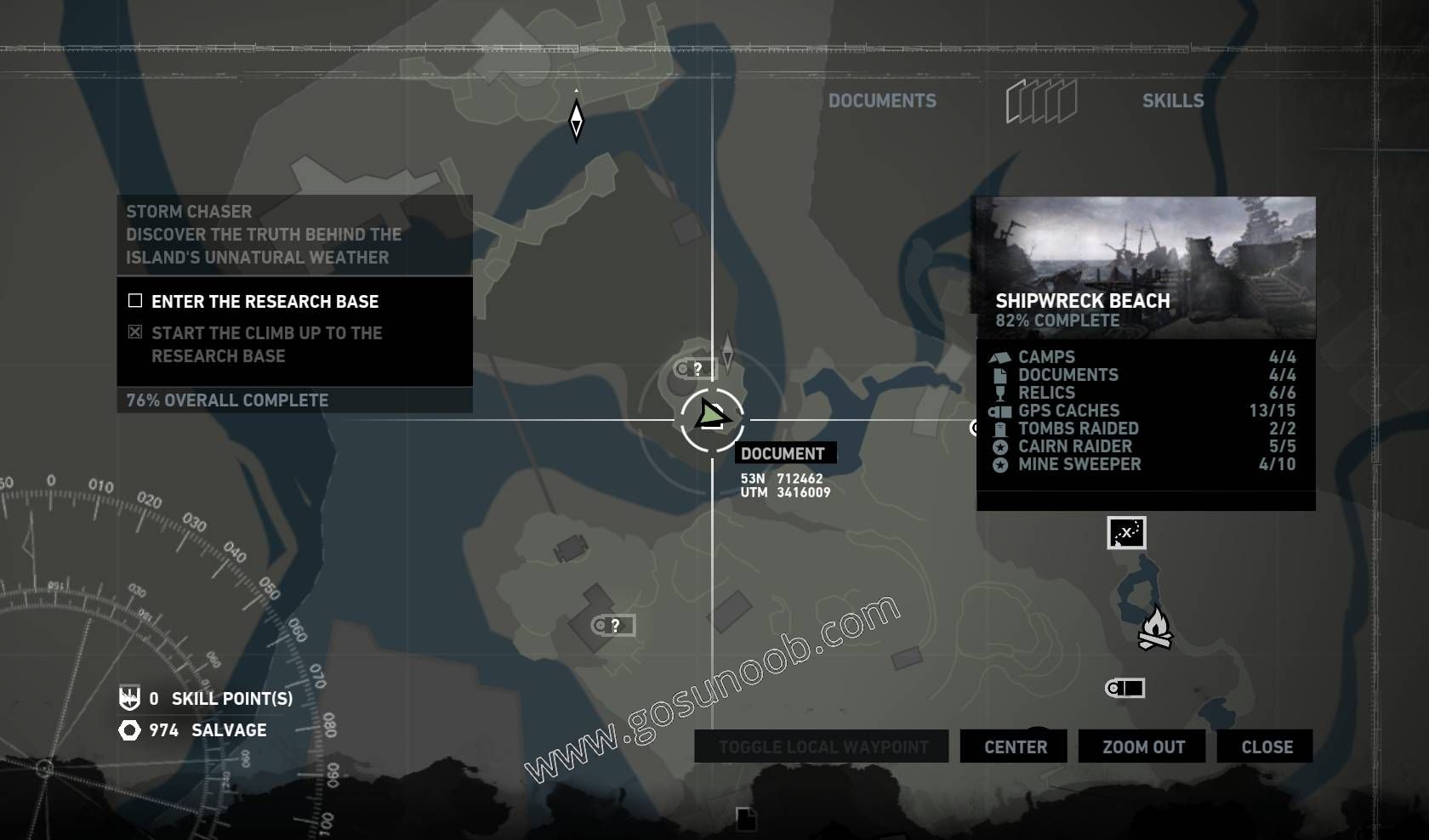Viewport: 1429px width, 840px height.
Task: Click the skill points shield icon
Action: [128, 700]
